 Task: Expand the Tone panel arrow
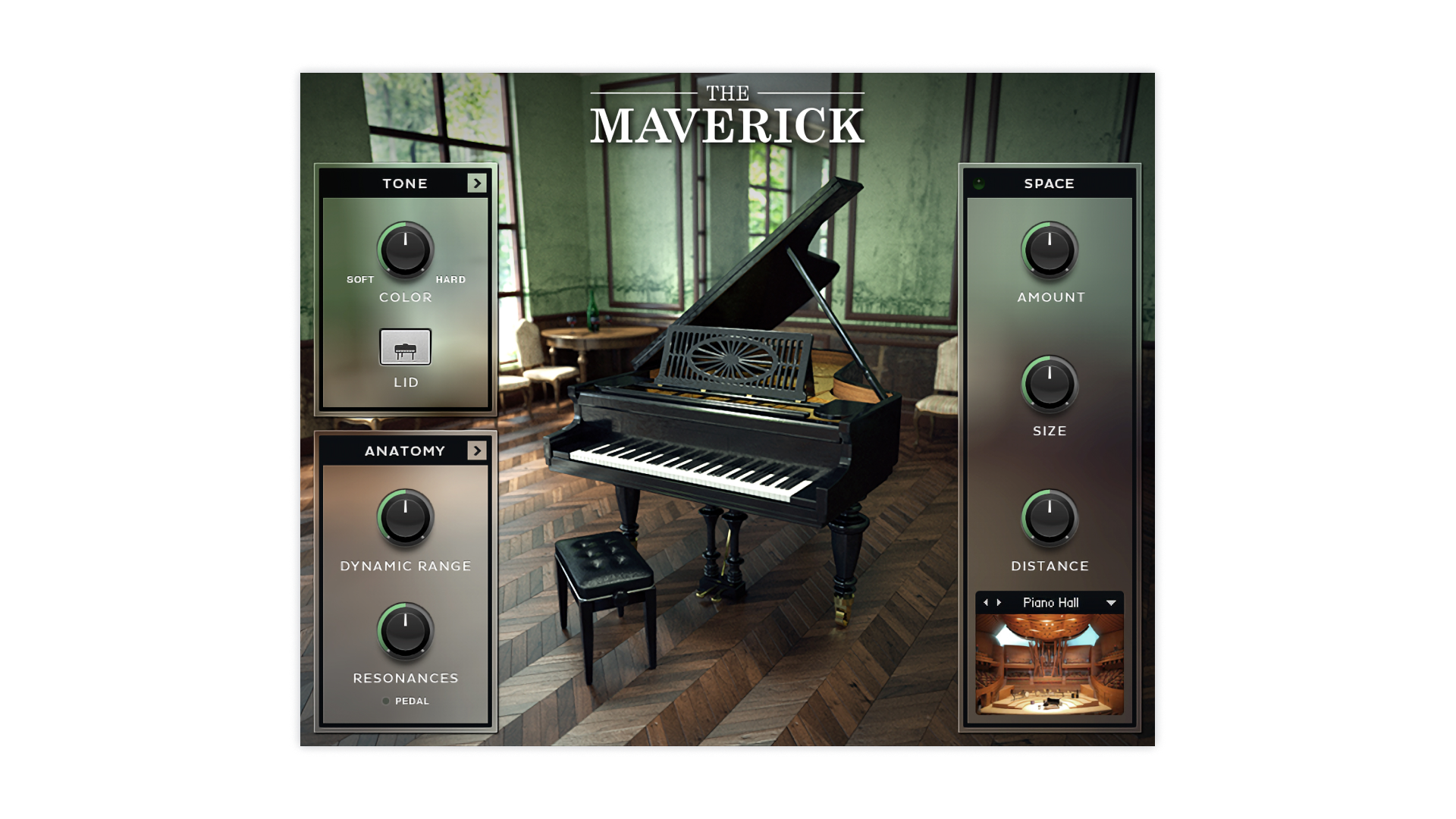476,183
